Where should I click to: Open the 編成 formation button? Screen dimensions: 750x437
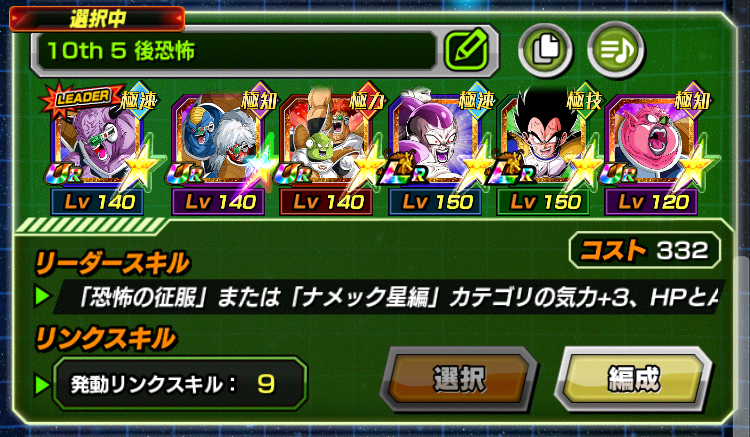[632, 380]
